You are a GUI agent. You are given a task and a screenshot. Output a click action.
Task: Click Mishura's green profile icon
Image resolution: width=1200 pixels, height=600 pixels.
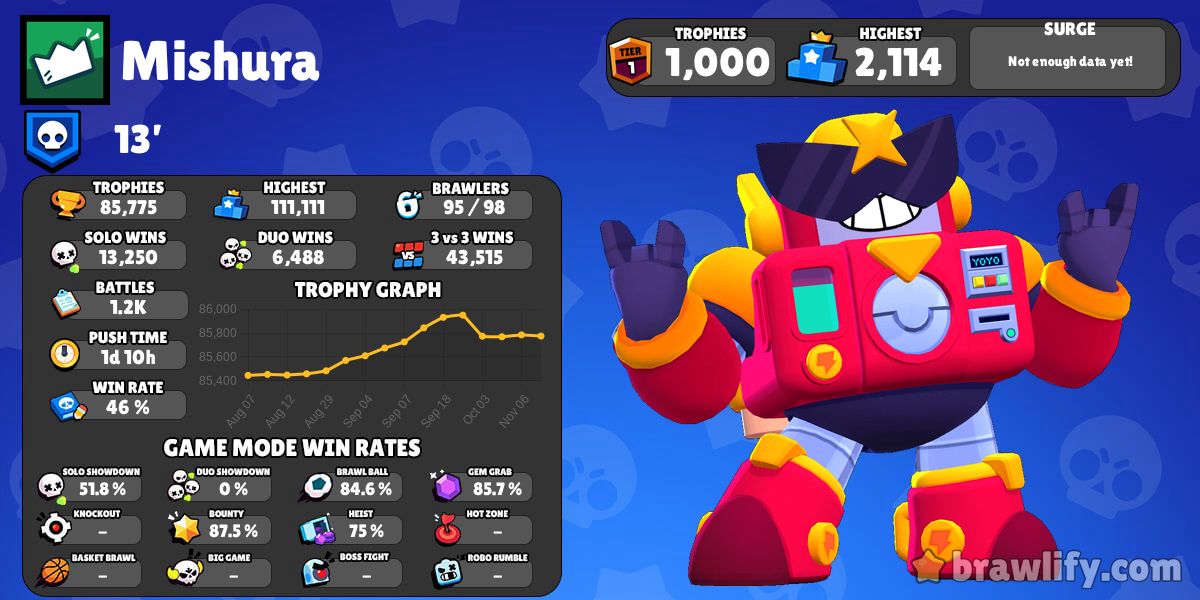(65, 60)
